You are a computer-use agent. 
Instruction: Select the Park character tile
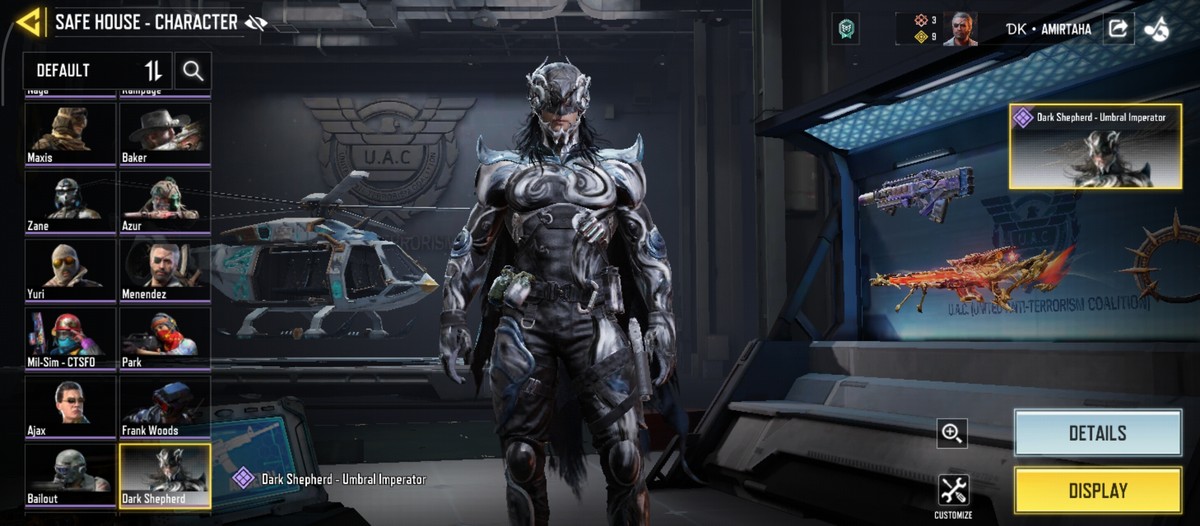[165, 337]
